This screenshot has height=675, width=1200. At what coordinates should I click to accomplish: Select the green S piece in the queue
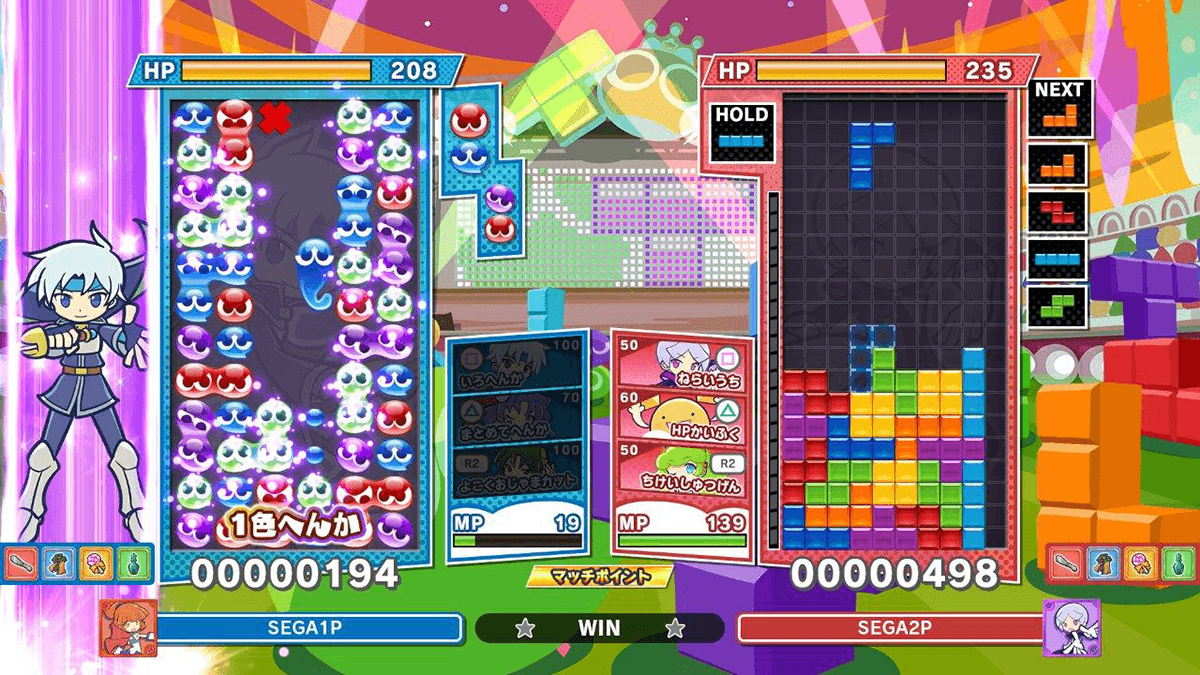pos(1059,304)
